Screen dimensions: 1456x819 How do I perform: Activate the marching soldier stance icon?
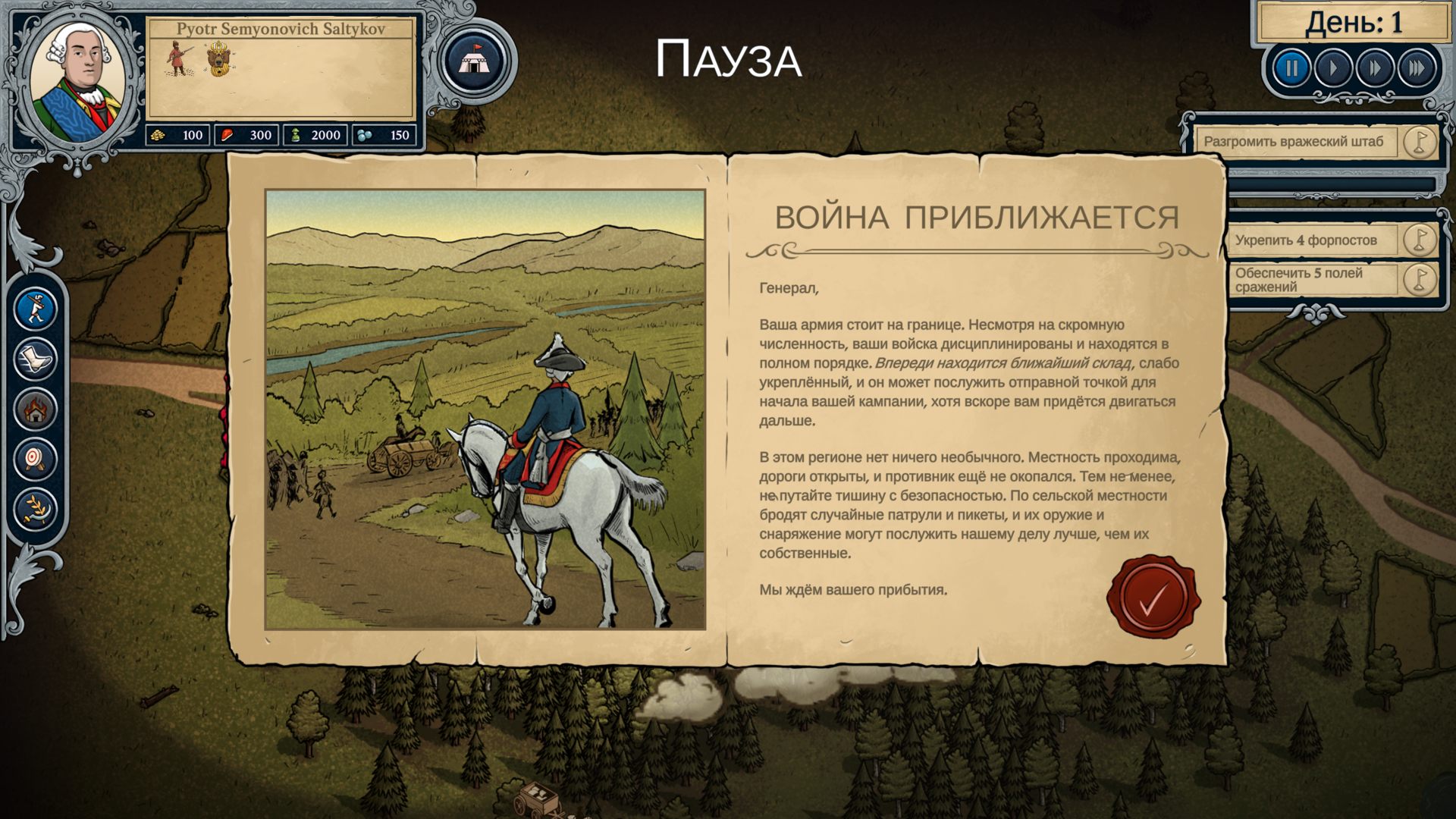pos(36,309)
